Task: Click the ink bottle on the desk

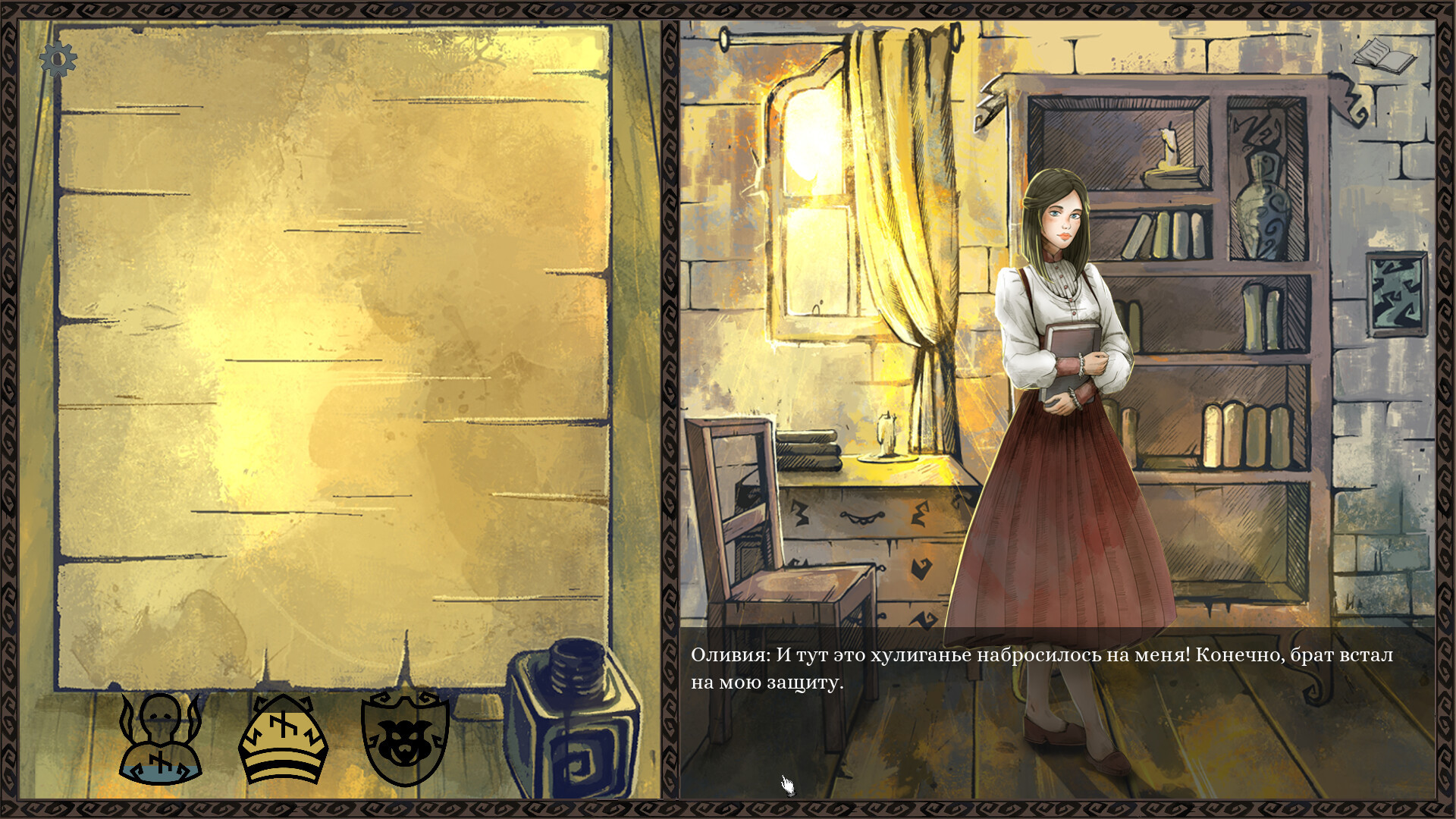Action: (x=573, y=719)
